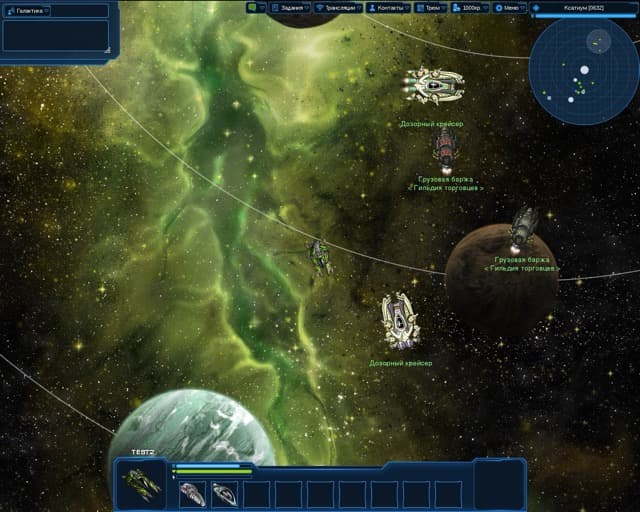Select the TEST2 player ship portrait

(141, 485)
